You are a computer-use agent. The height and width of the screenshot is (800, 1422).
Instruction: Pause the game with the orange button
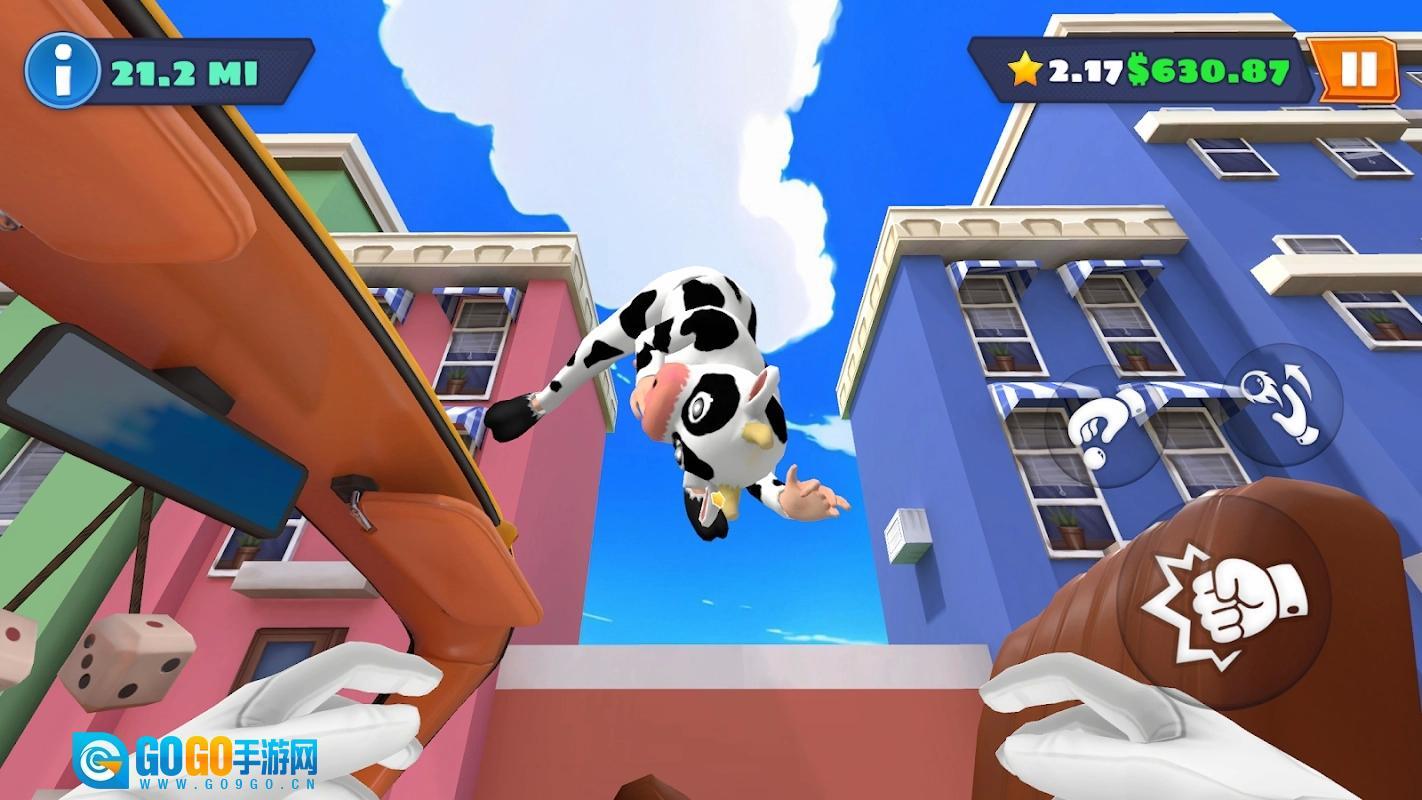(x=1357, y=70)
